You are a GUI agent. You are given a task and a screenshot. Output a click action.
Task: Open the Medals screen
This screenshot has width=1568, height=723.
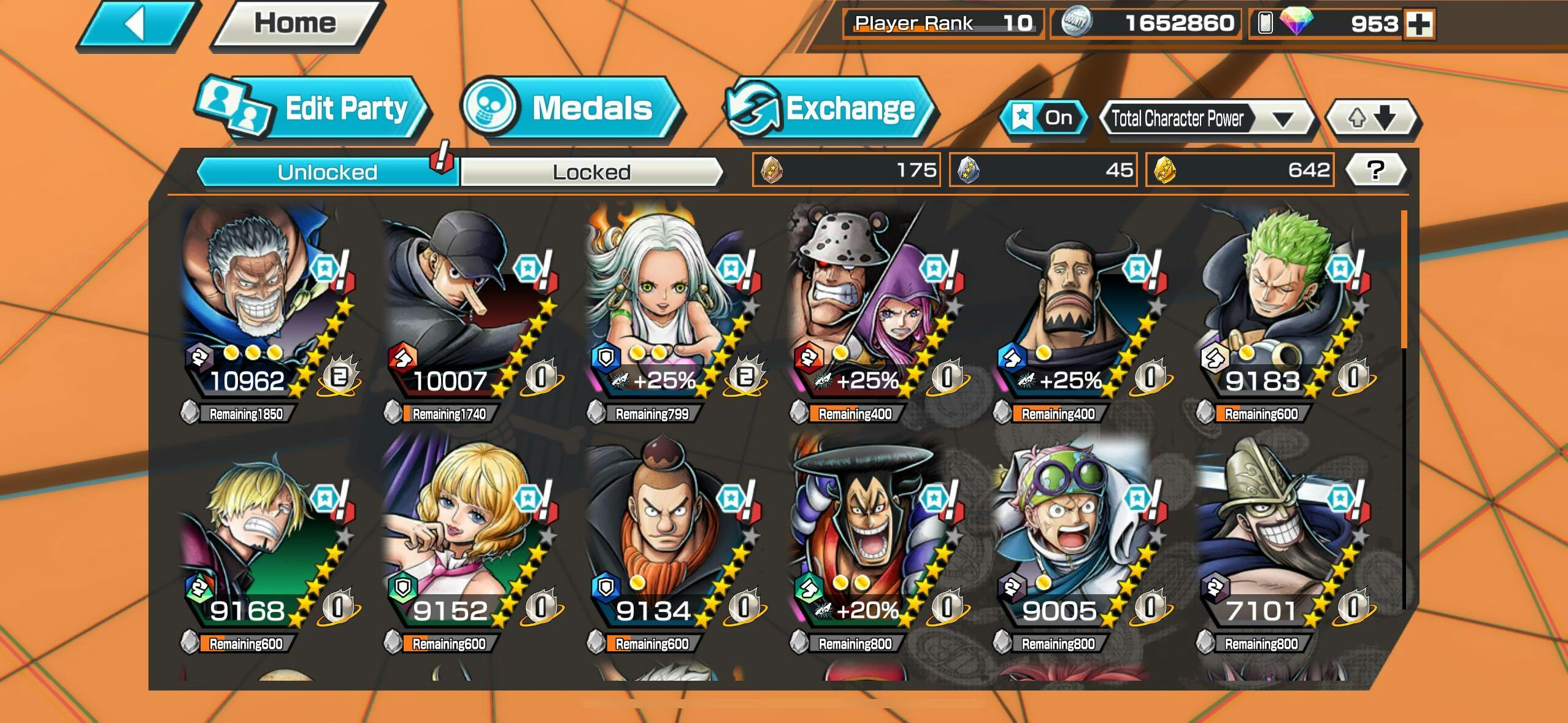point(572,109)
